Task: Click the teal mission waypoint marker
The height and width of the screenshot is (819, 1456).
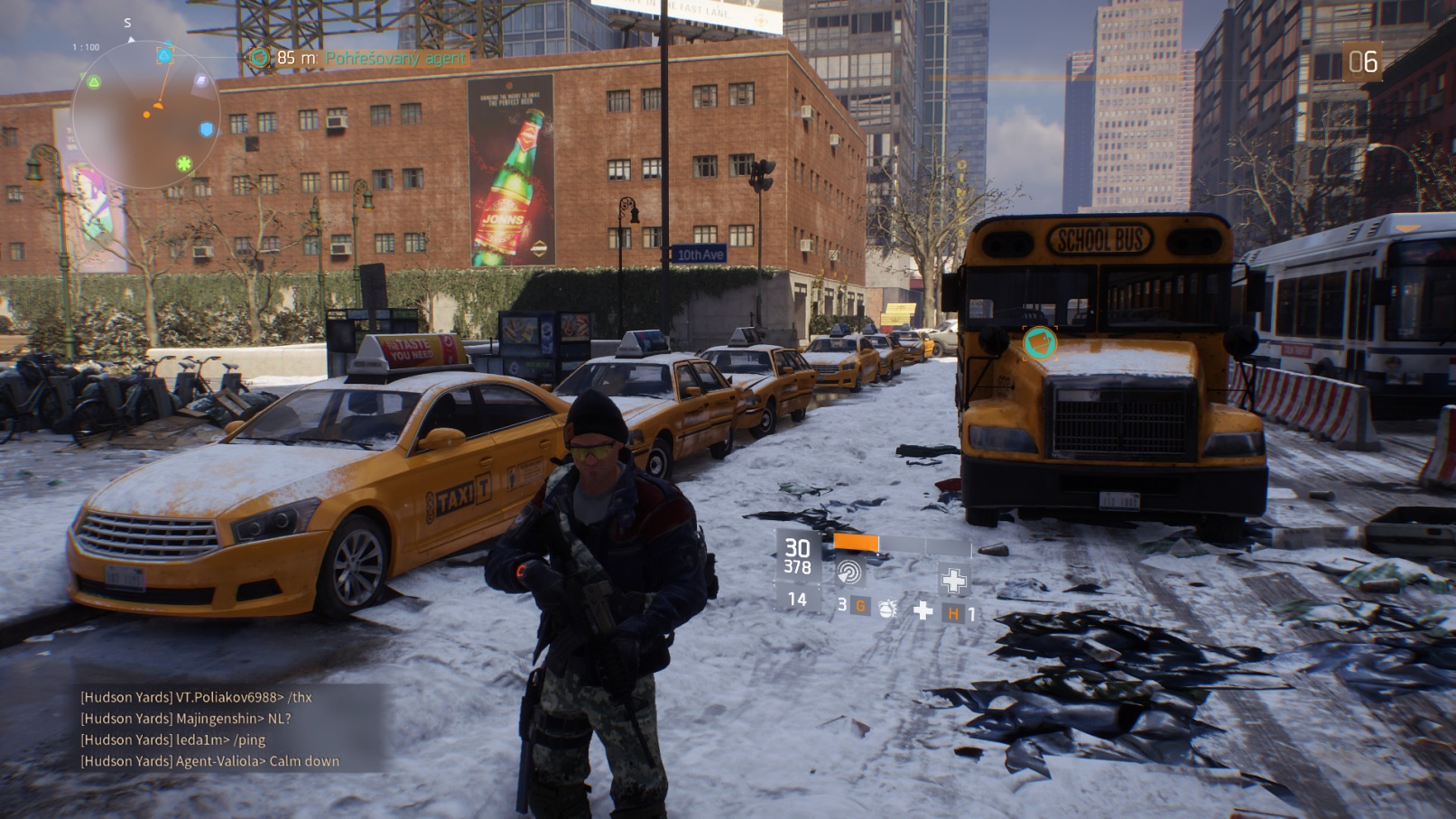Action: 1040,343
